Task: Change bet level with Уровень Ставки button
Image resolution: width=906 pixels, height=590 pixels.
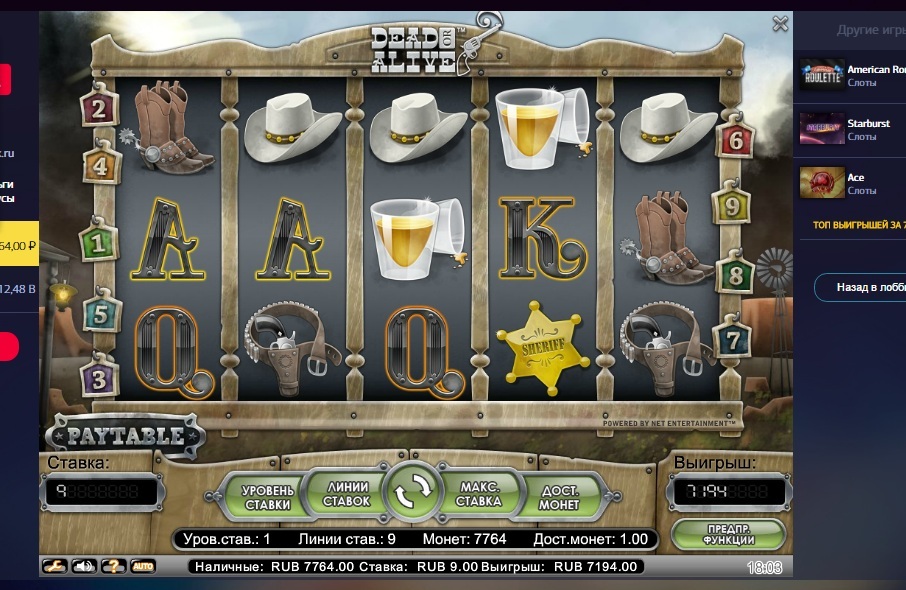Action: pyautogui.click(x=268, y=496)
